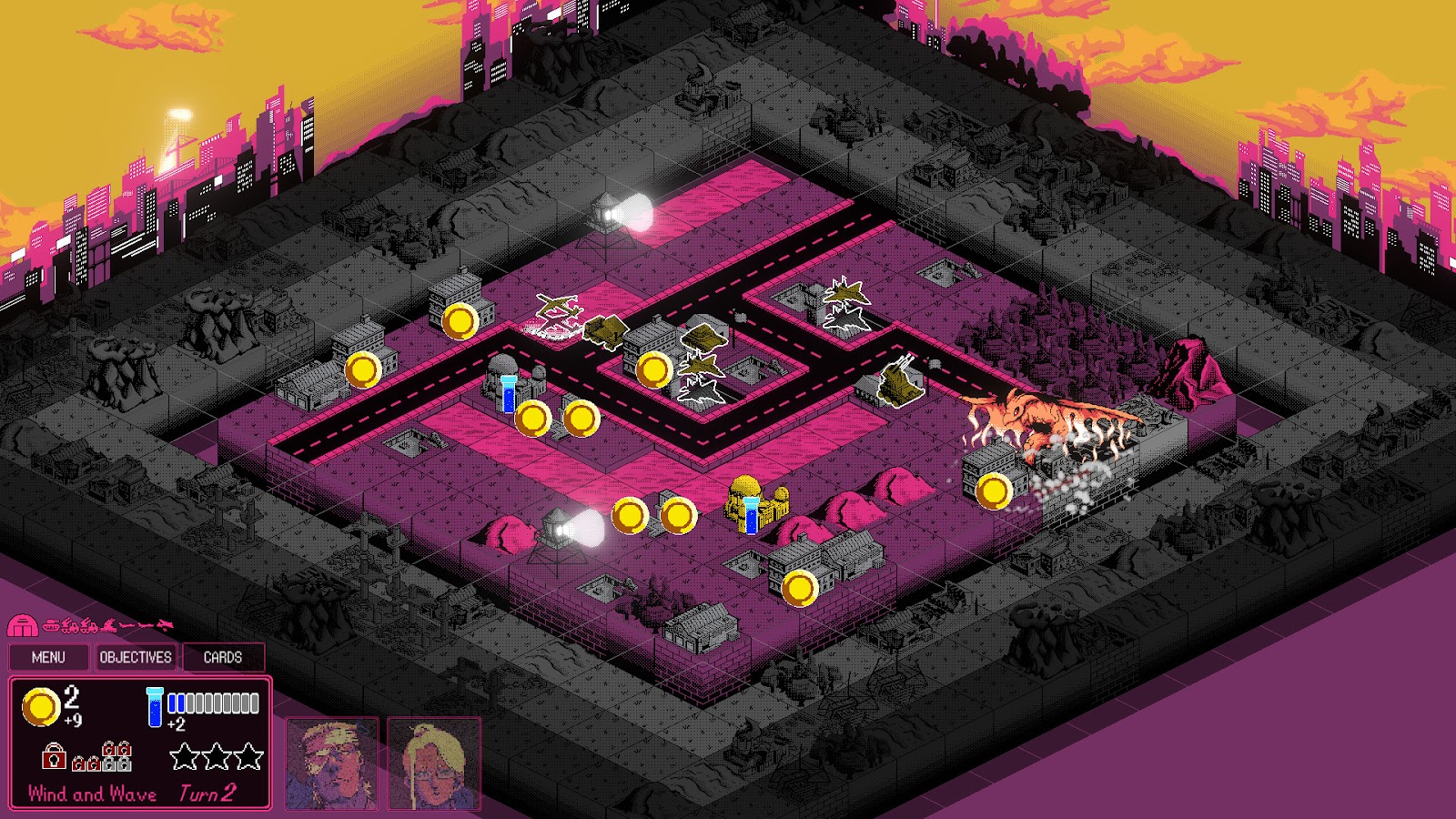Image resolution: width=1456 pixels, height=819 pixels.
Task: Switch to the OBJECTIVES tab
Action: pos(135,657)
